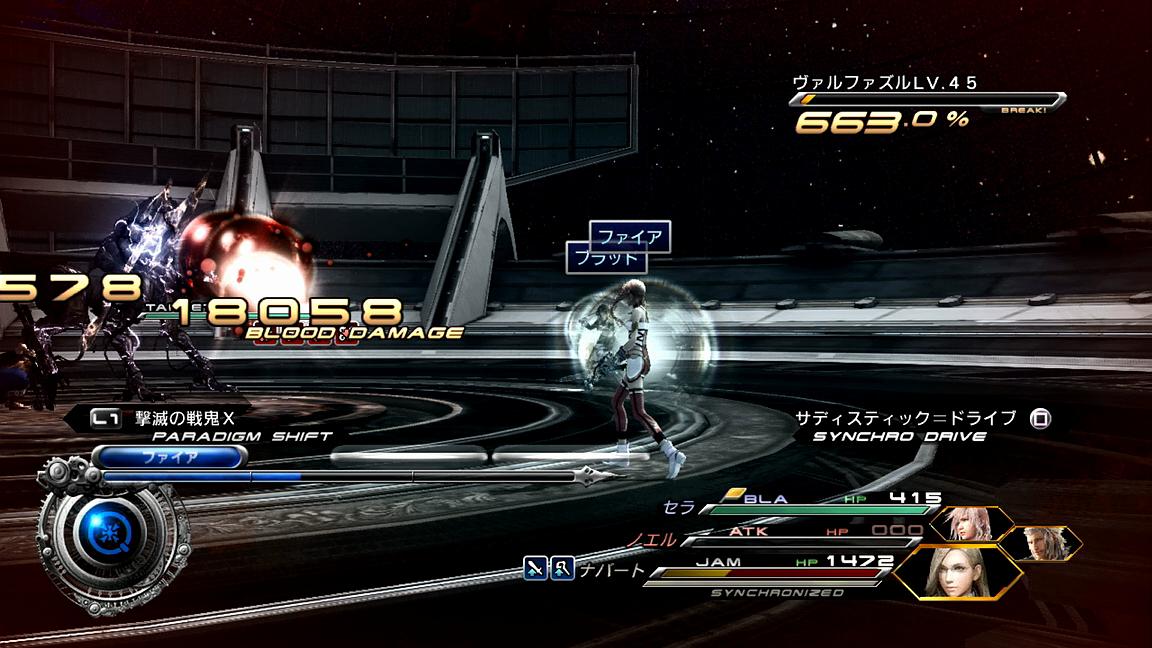The image size is (1152, 648).
Task: Click the sword status icon beside ナバート
Action: point(536,570)
